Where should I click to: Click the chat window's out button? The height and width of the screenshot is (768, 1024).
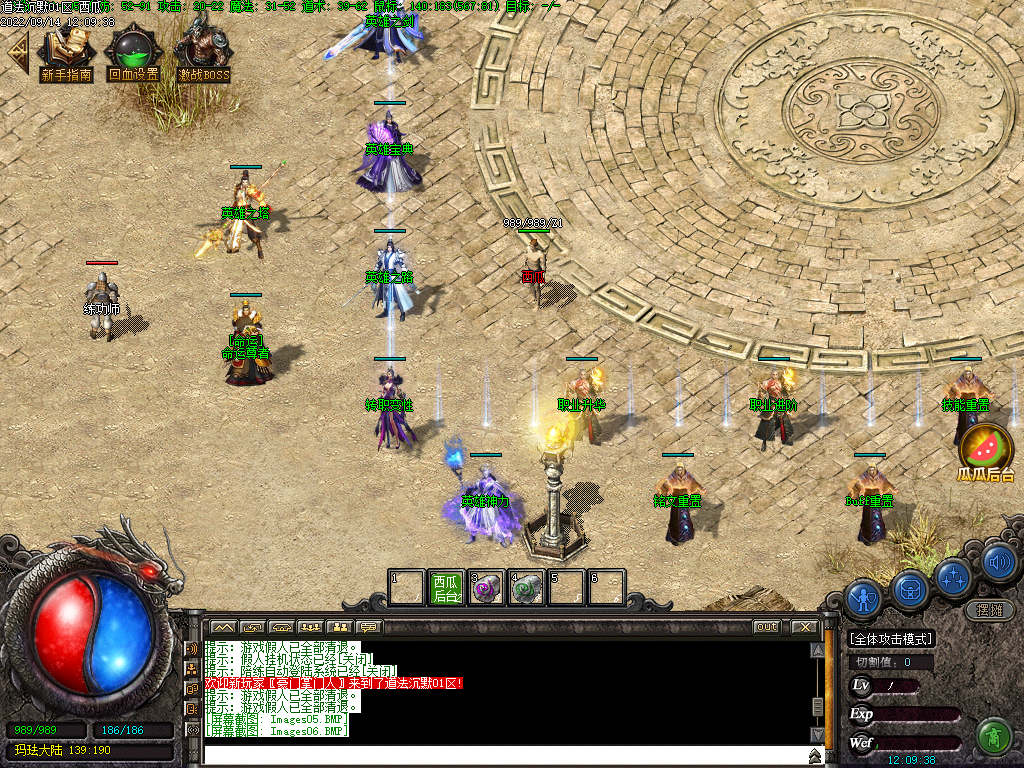[766, 627]
